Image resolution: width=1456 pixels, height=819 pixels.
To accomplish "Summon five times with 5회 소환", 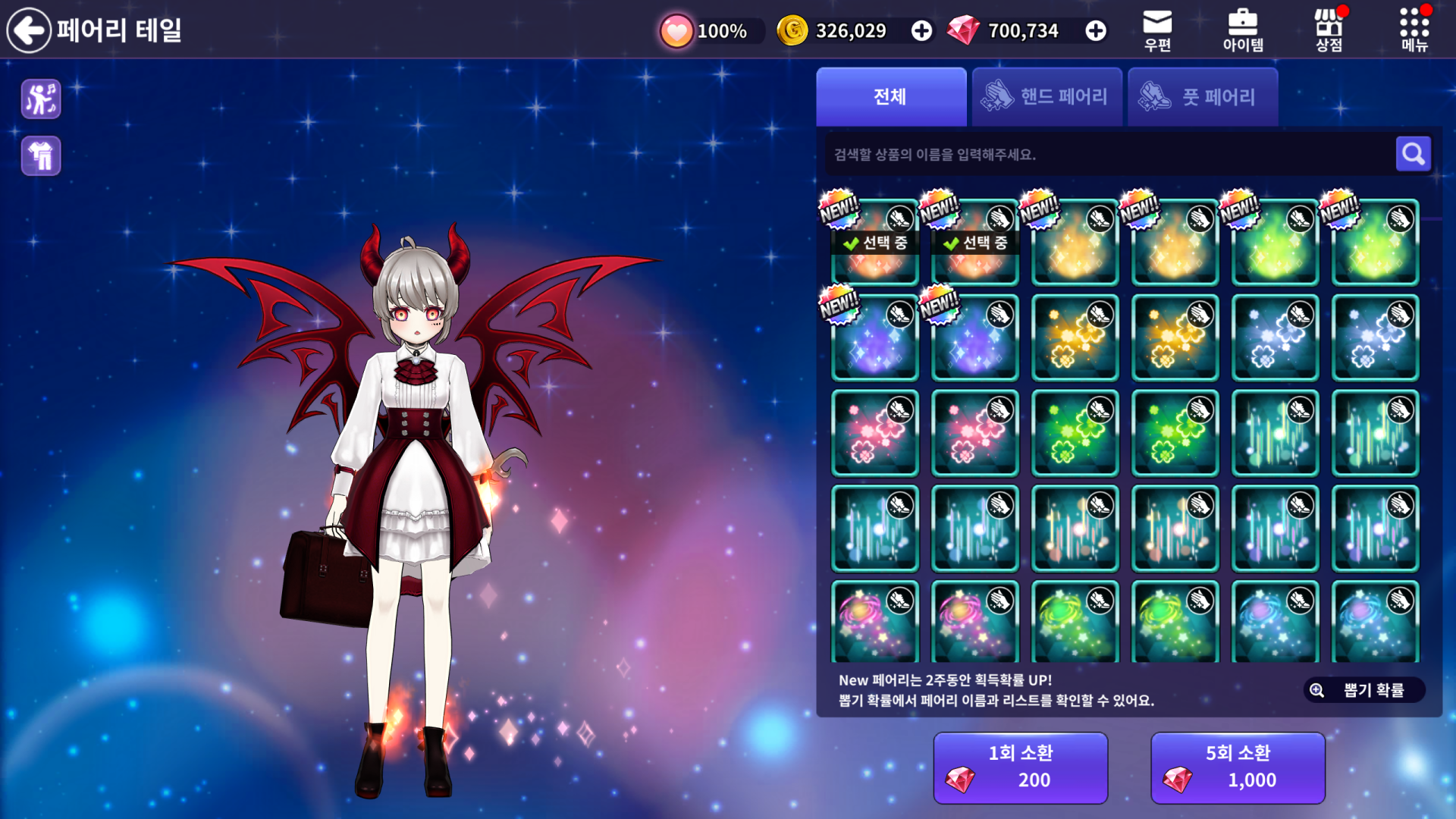I will pyautogui.click(x=1238, y=767).
